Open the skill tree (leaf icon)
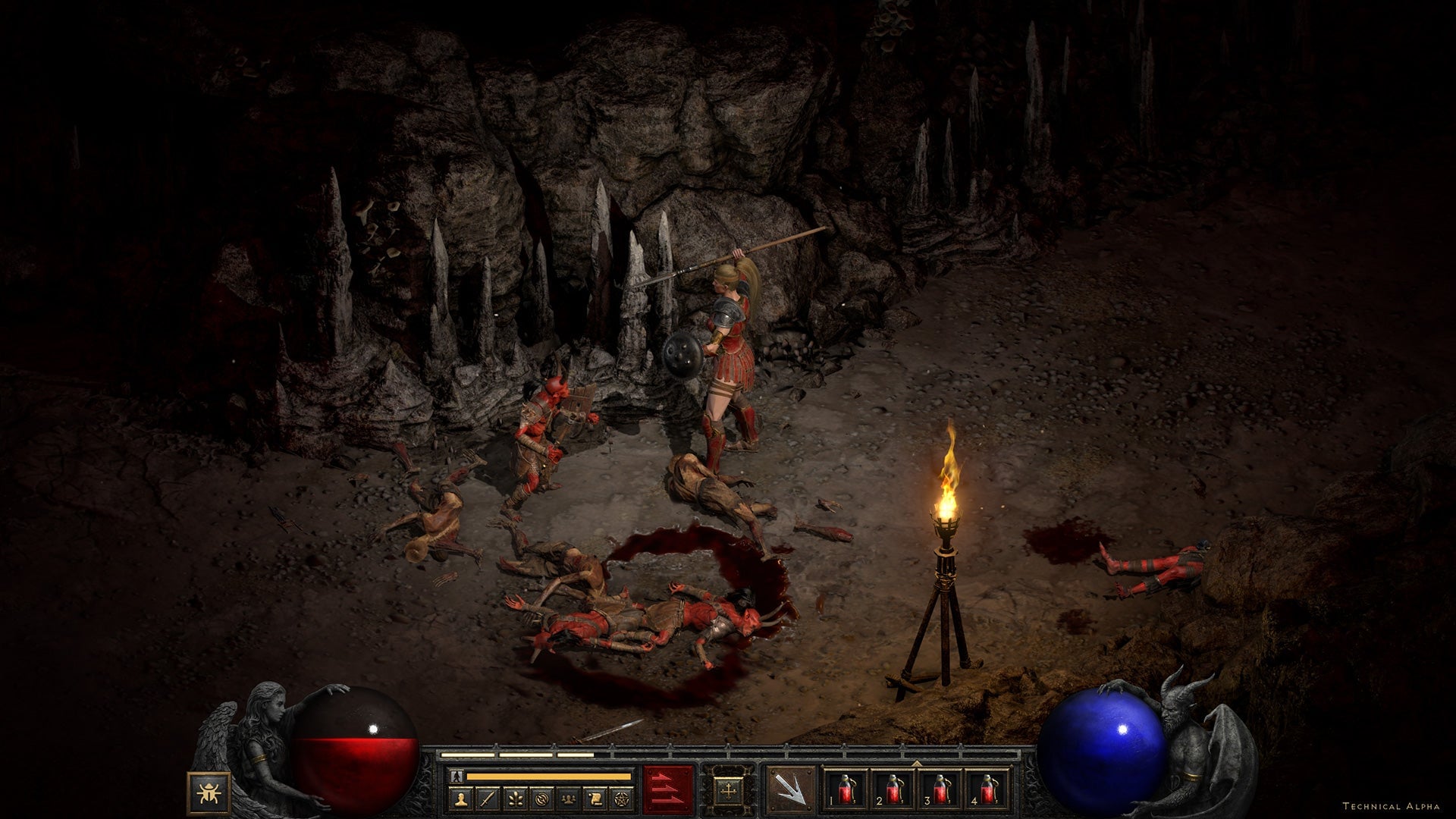The image size is (1456, 819). click(516, 798)
